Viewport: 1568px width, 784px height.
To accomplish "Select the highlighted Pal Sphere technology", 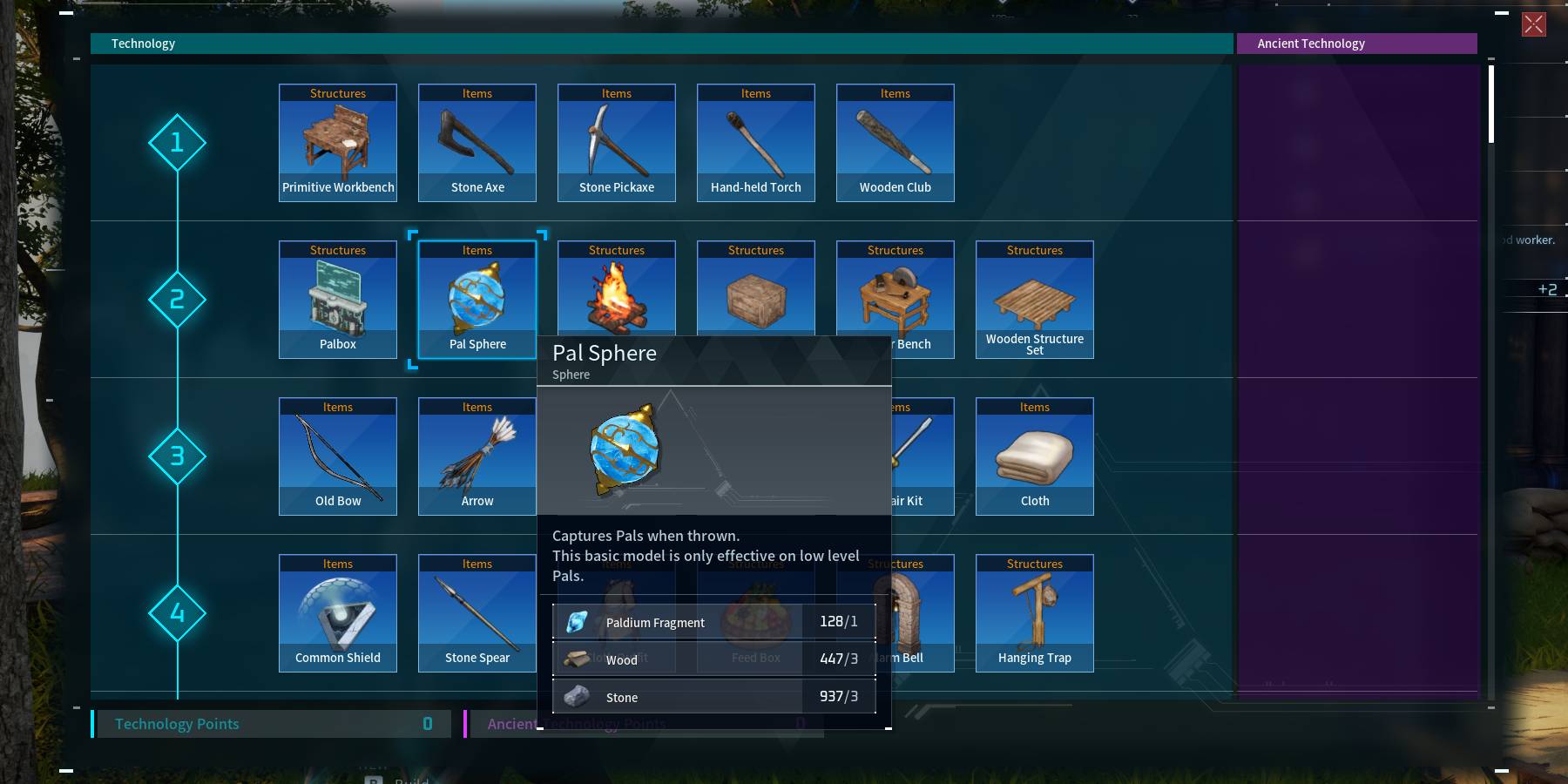I will click(x=476, y=299).
